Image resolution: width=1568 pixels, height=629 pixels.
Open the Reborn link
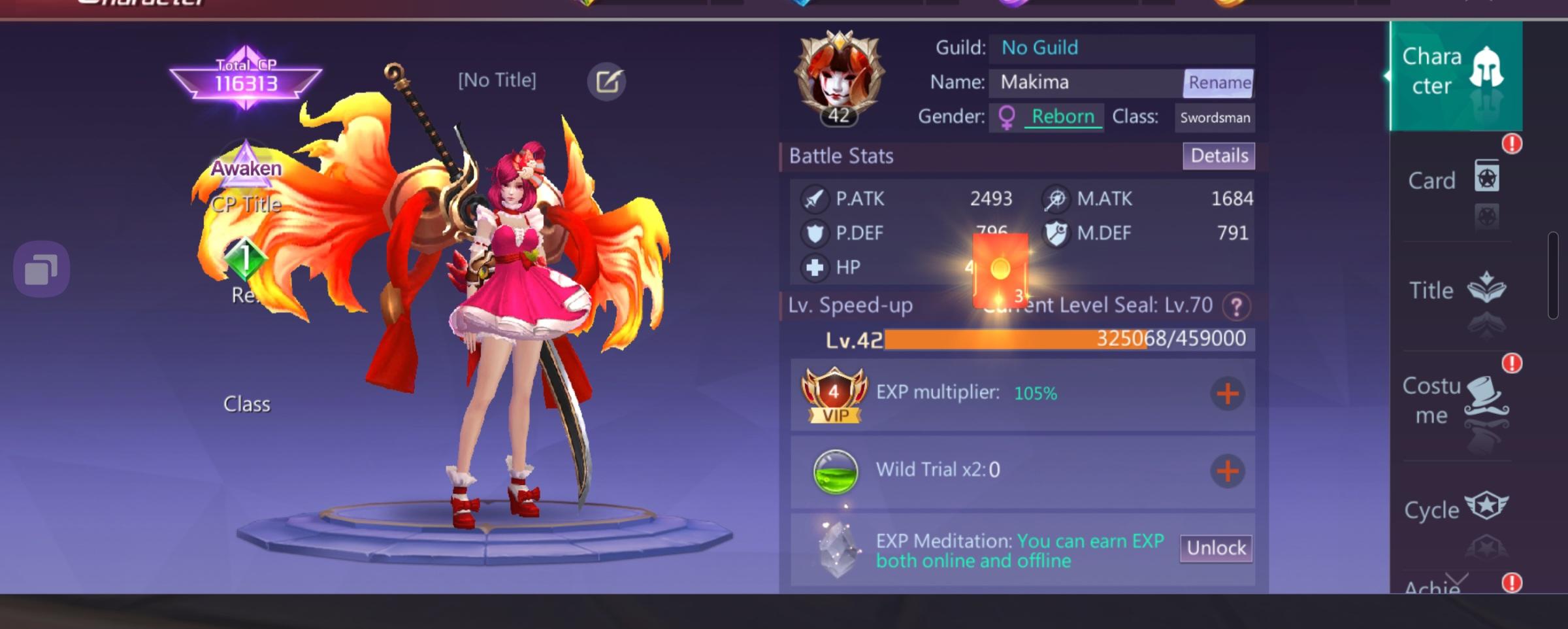[x=1062, y=116]
